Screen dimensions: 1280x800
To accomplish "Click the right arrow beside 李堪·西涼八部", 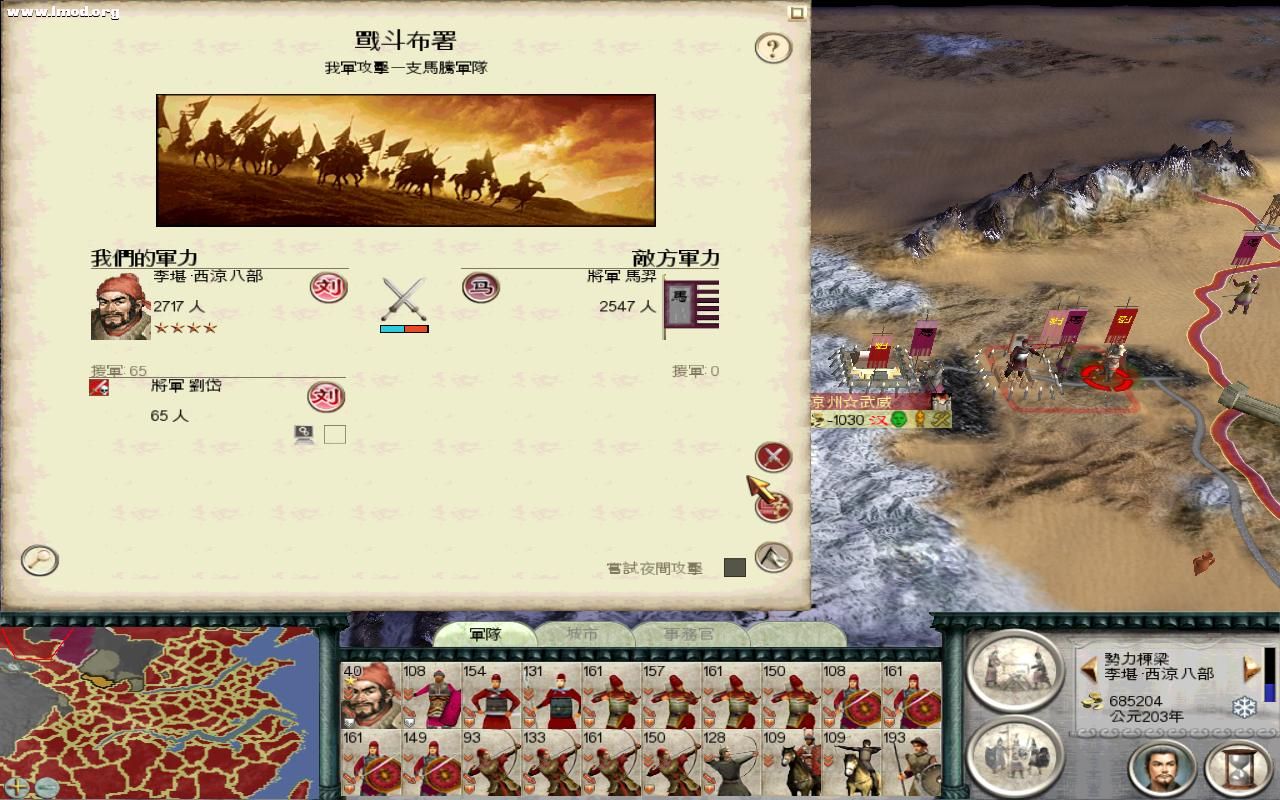I will 1250,667.
